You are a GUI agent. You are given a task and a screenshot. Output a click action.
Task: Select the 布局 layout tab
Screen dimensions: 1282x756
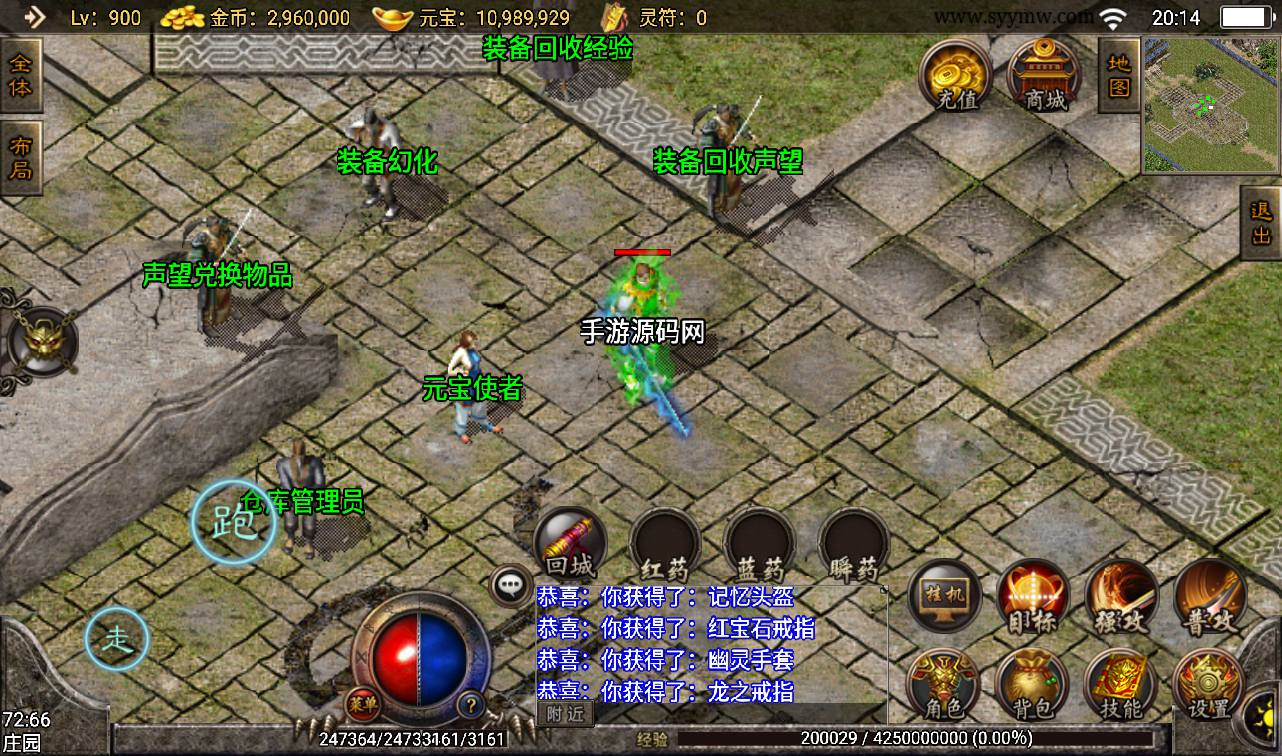[20, 158]
